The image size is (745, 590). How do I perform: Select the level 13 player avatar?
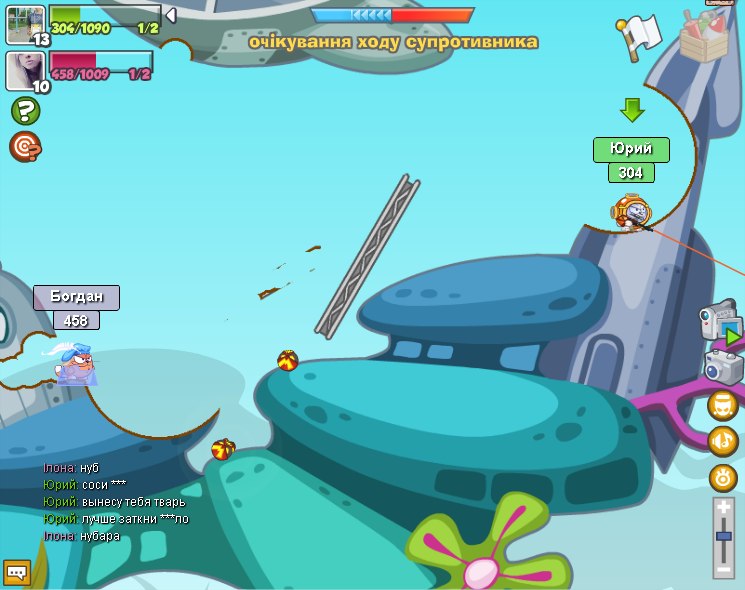pyautogui.click(x=25, y=24)
